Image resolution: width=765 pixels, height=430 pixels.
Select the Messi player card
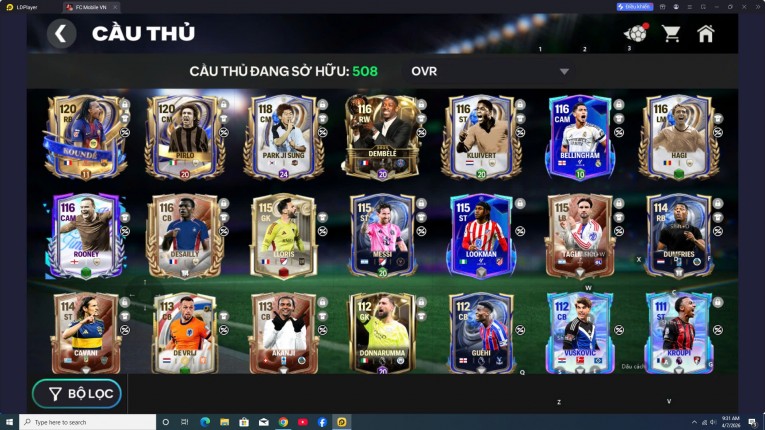click(380, 236)
